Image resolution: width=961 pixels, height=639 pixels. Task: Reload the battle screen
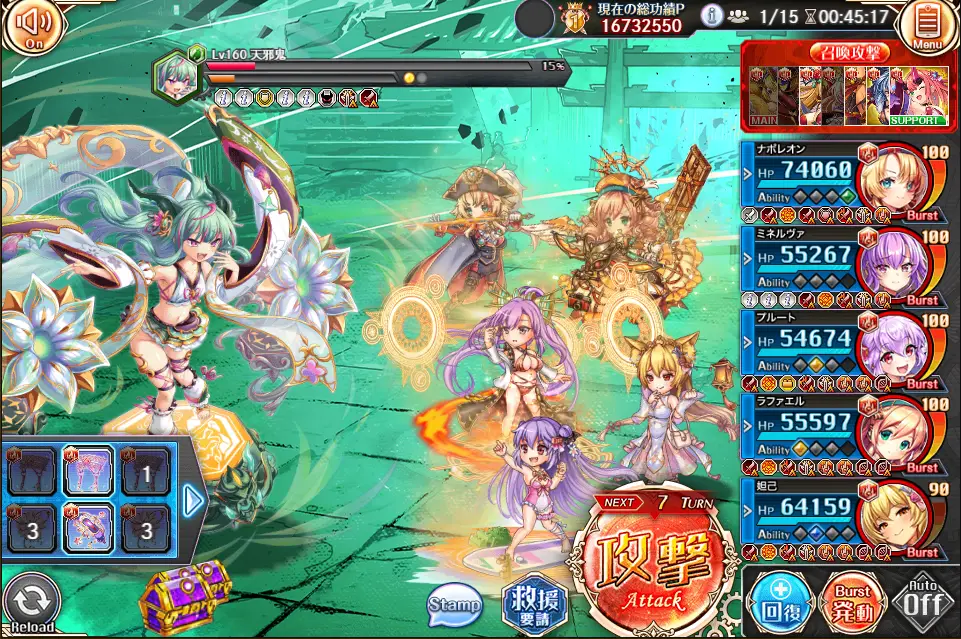30,603
